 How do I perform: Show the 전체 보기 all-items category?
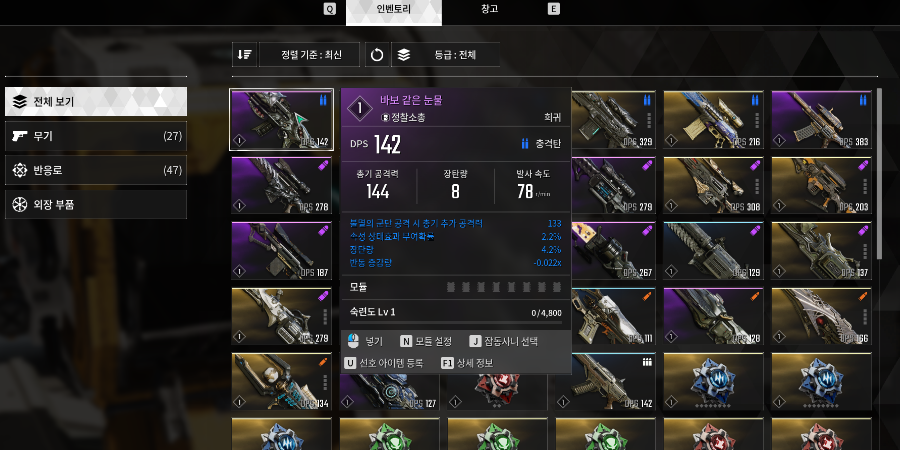click(95, 102)
